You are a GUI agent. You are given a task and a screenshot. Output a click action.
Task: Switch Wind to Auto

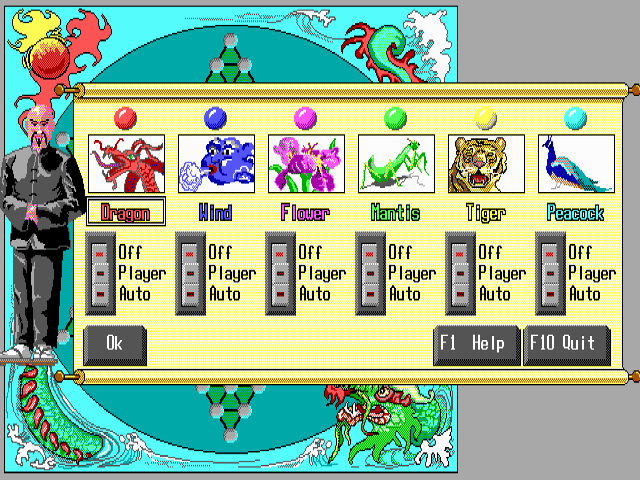pyautogui.click(x=190, y=293)
